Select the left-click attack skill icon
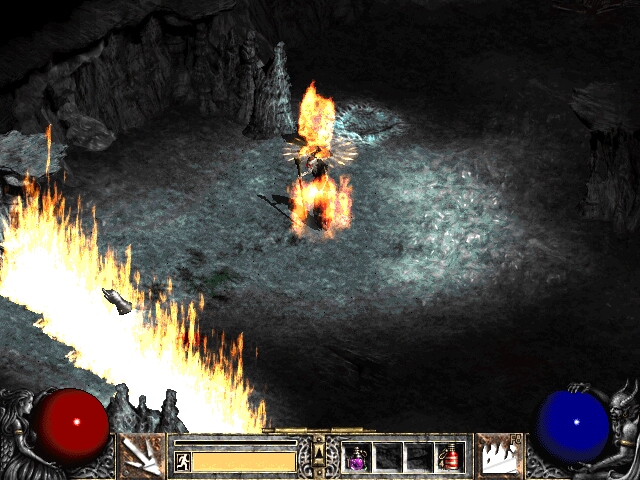 pyautogui.click(x=142, y=457)
